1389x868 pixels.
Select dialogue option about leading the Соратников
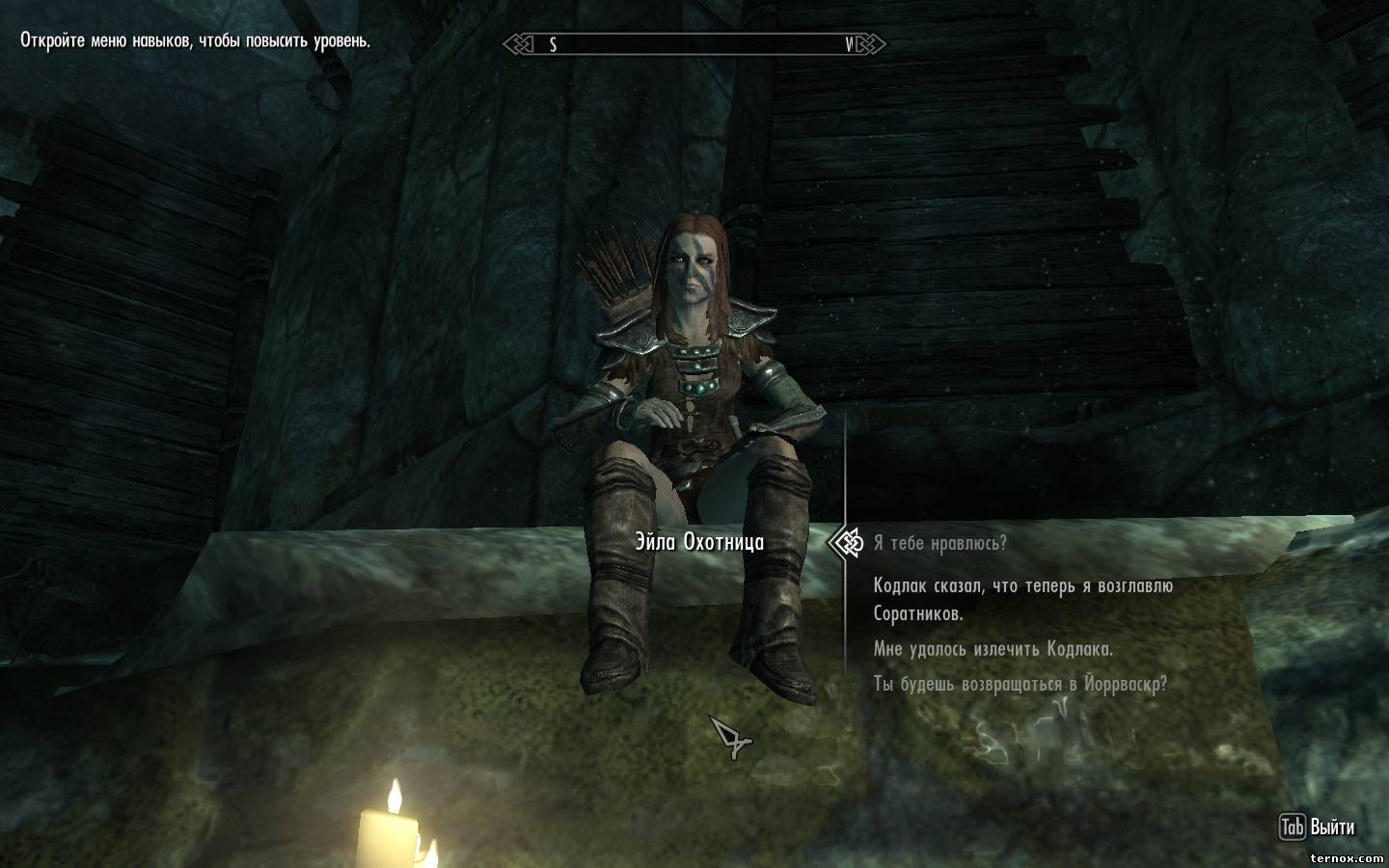pos(1022,599)
